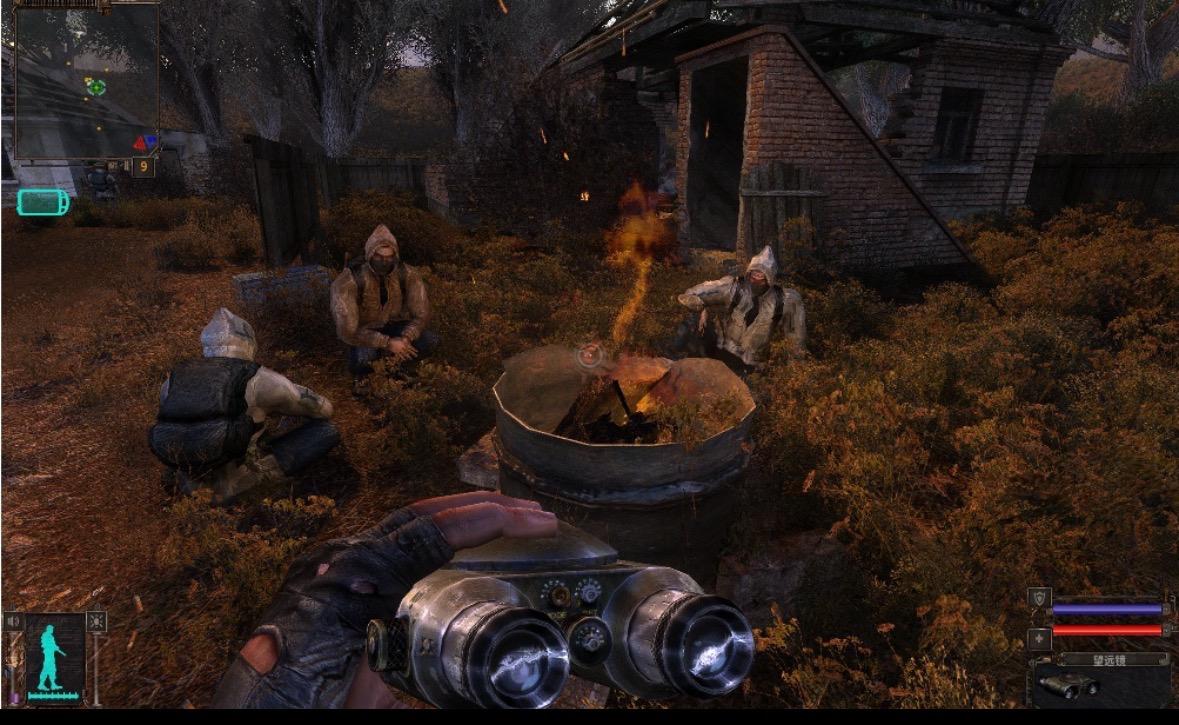Click the sun visibility indicator icon
Screen dimensions: 1179x725
96,621
